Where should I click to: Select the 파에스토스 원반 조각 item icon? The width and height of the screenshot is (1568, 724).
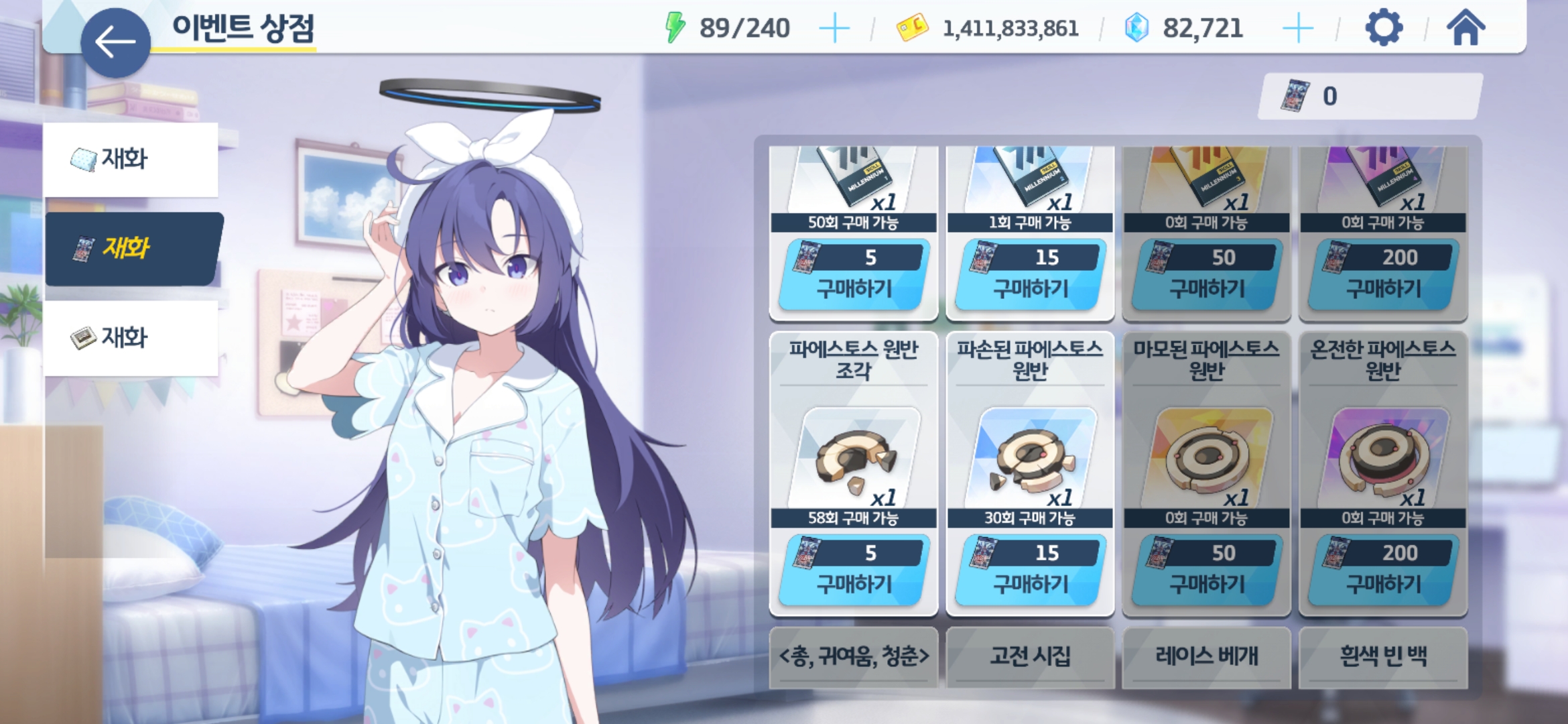click(x=853, y=459)
